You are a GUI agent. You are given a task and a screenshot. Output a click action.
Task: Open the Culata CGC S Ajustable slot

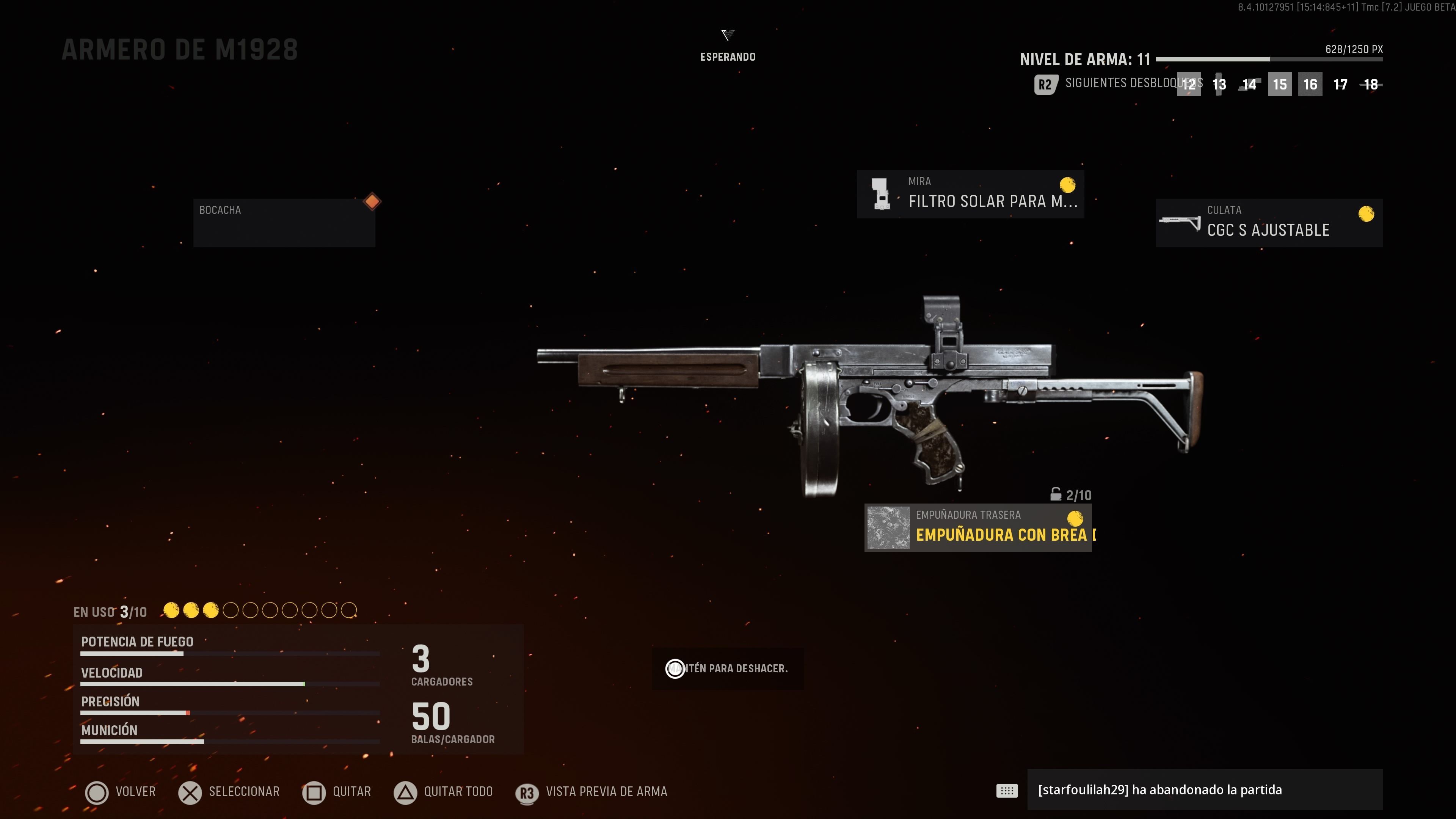1268,222
